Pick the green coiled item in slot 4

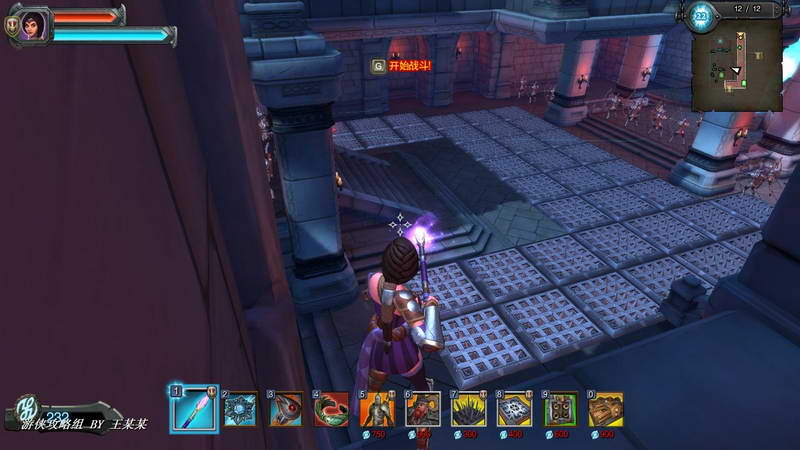(331, 409)
